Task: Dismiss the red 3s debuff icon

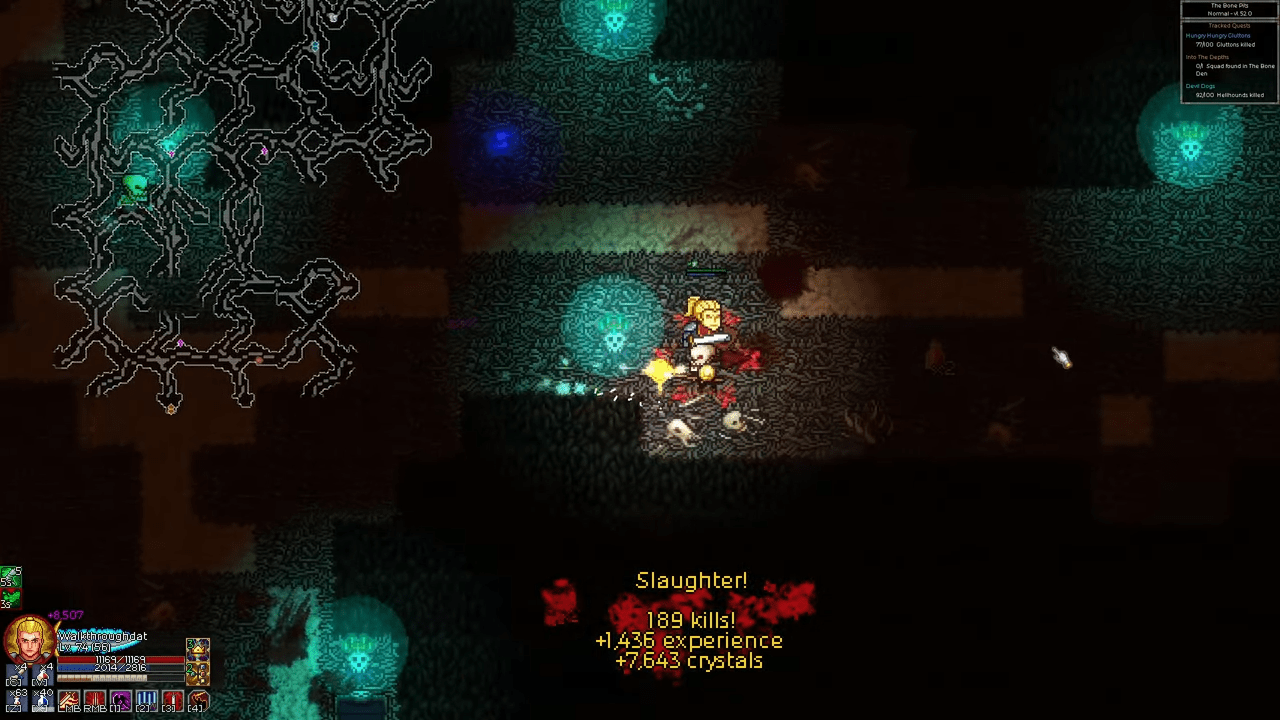Action: point(11,598)
